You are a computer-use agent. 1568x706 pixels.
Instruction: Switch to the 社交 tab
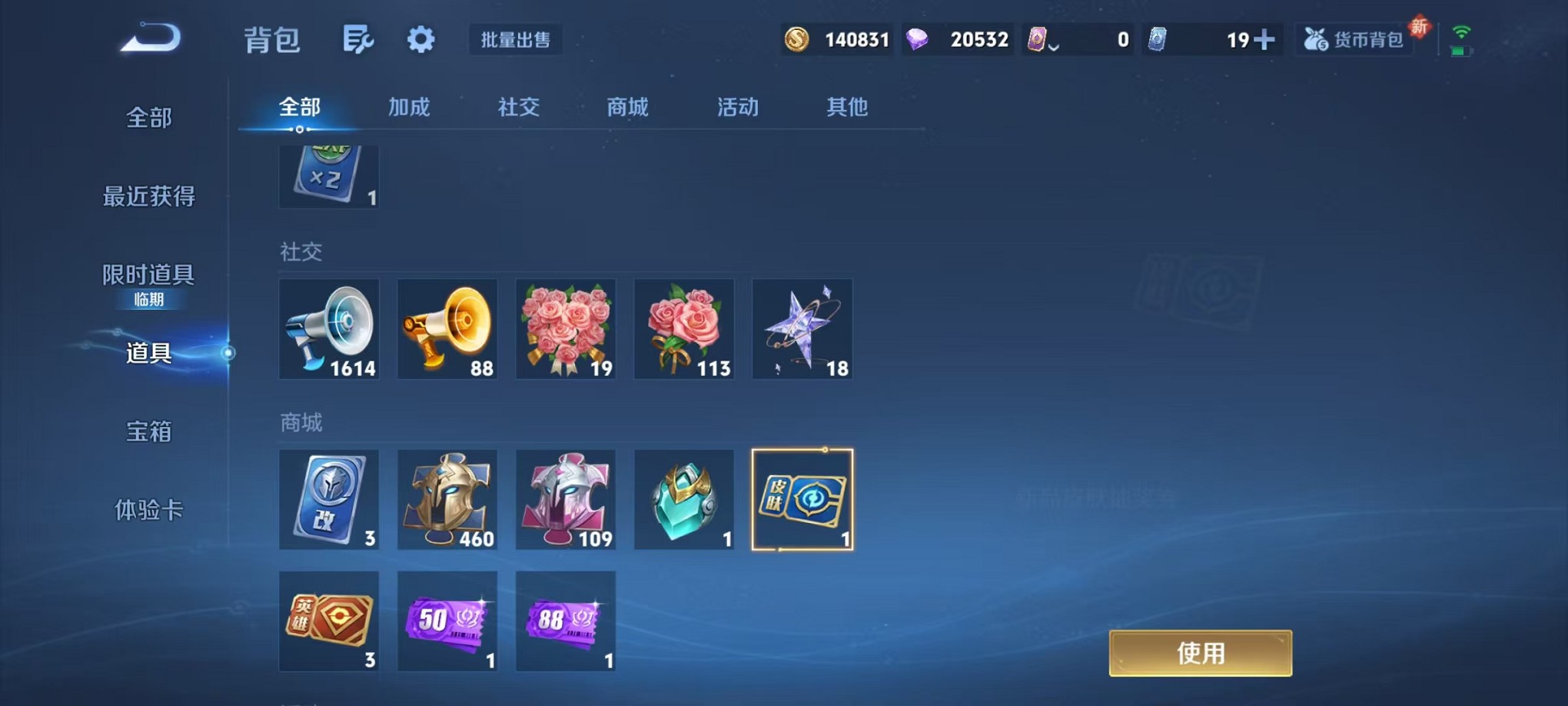pyautogui.click(x=517, y=108)
